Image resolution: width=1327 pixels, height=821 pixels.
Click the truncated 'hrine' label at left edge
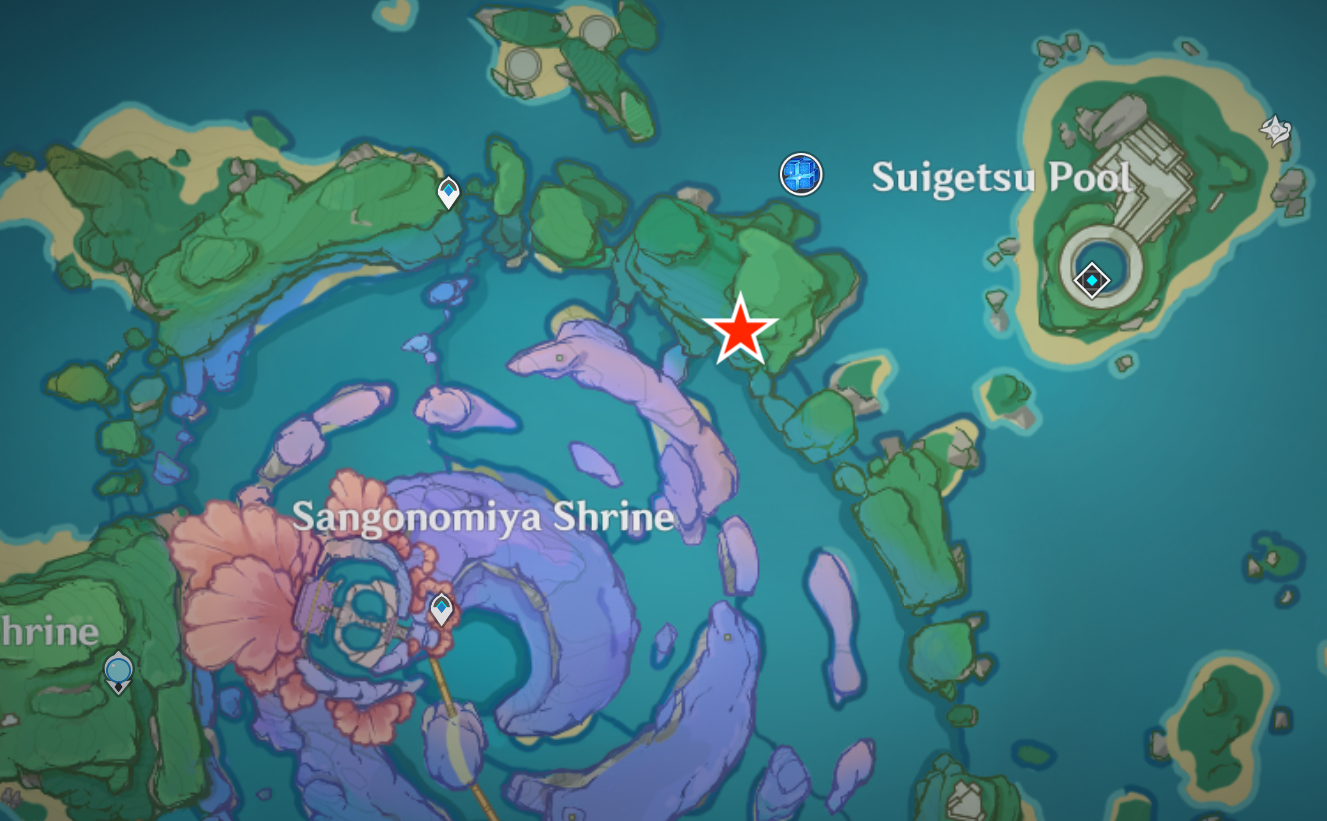(50, 632)
